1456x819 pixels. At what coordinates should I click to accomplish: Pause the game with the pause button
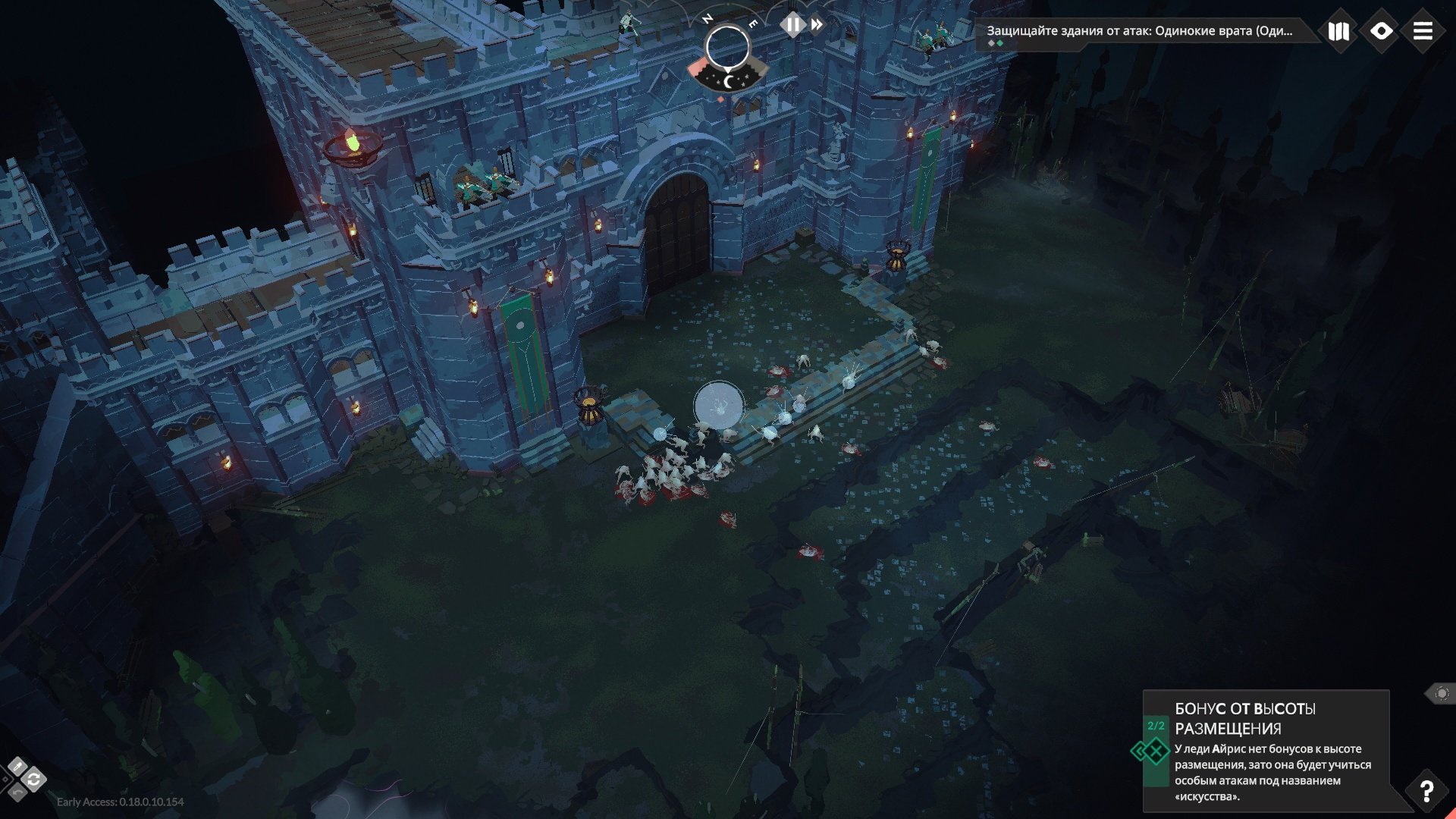[792, 25]
